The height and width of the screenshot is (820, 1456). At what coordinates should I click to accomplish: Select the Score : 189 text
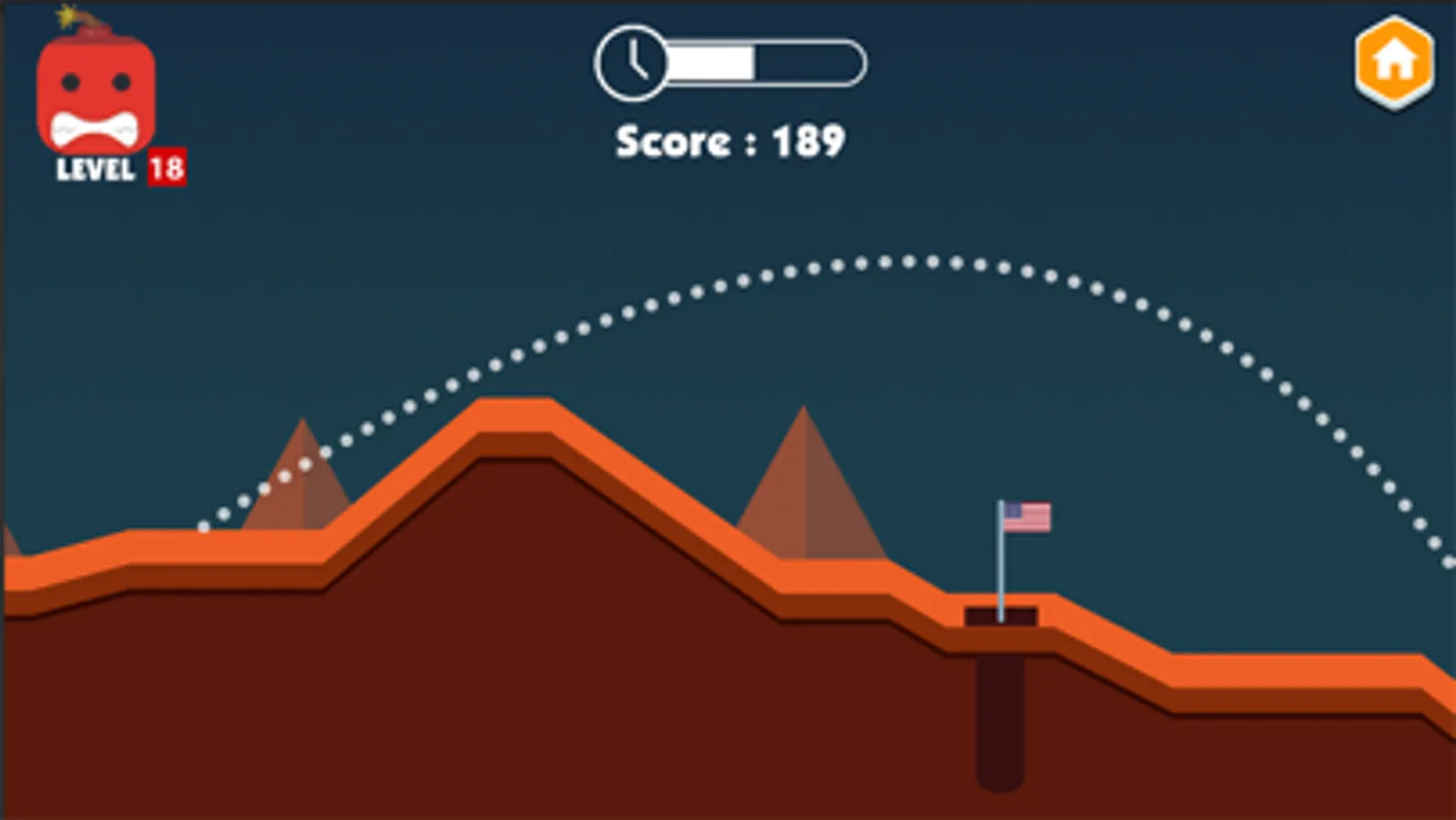point(729,140)
